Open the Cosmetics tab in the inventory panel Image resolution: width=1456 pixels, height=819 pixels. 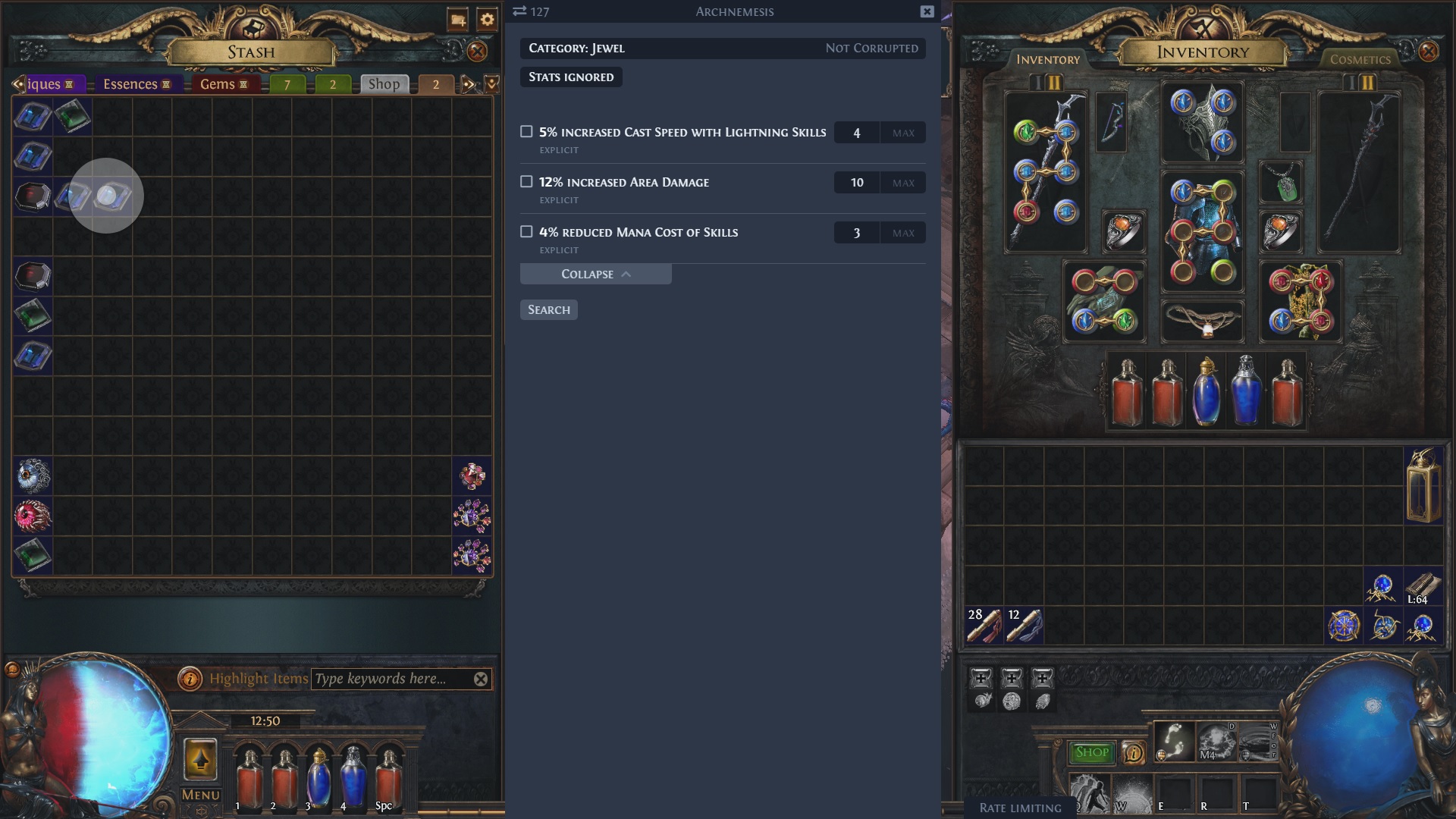coord(1360,59)
